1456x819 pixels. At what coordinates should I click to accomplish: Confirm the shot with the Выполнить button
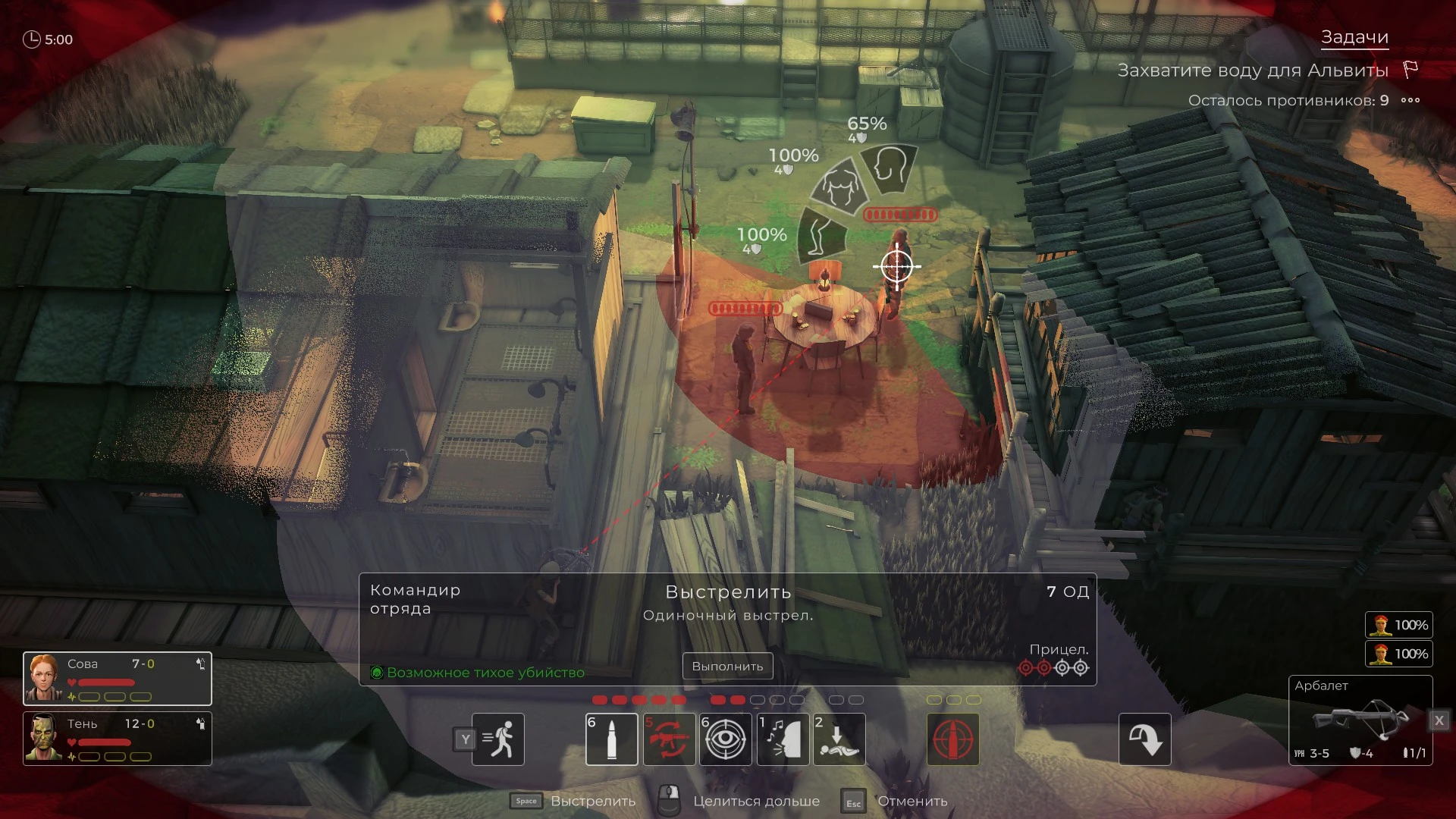pos(727,666)
